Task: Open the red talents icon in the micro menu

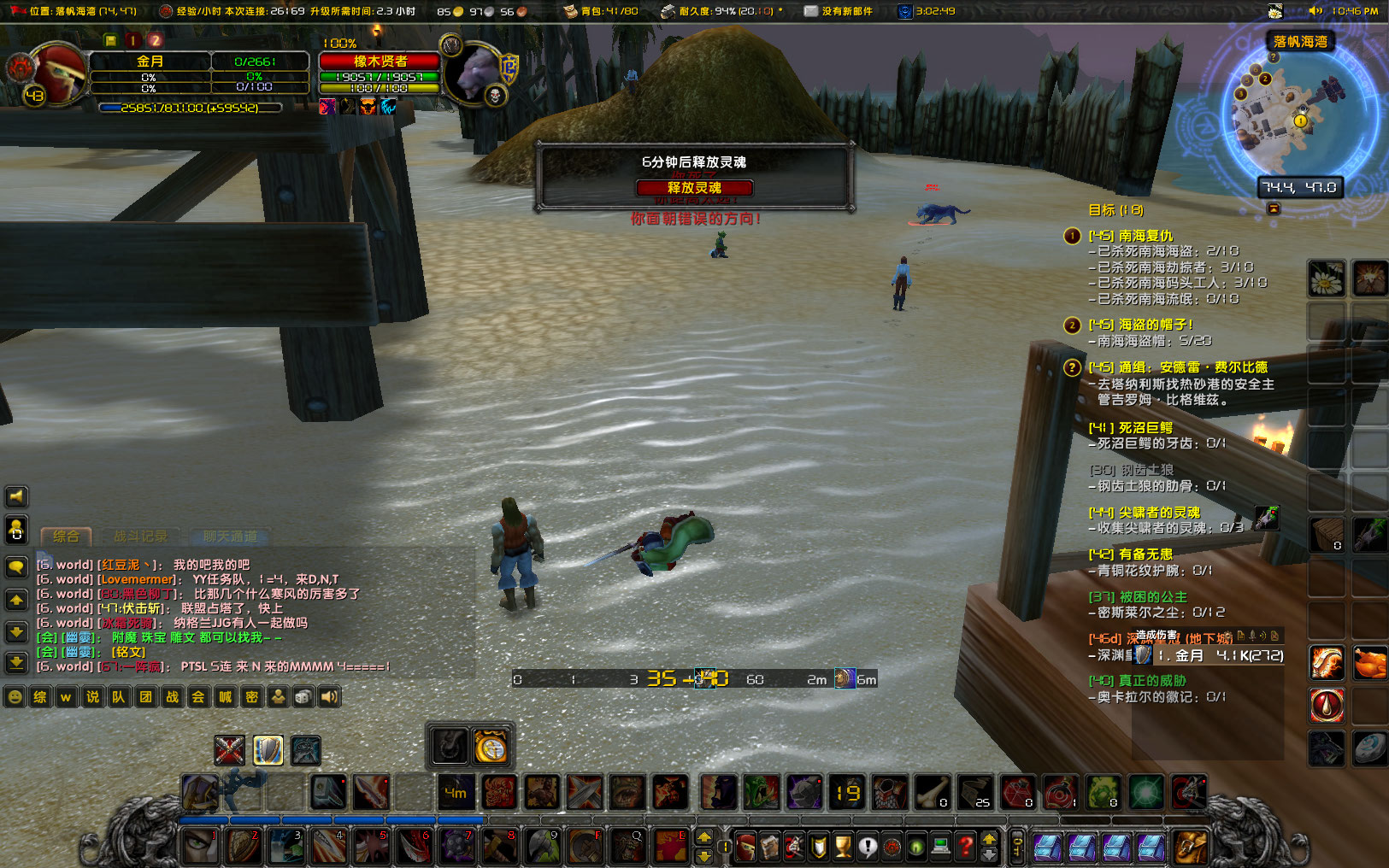Action: click(795, 847)
